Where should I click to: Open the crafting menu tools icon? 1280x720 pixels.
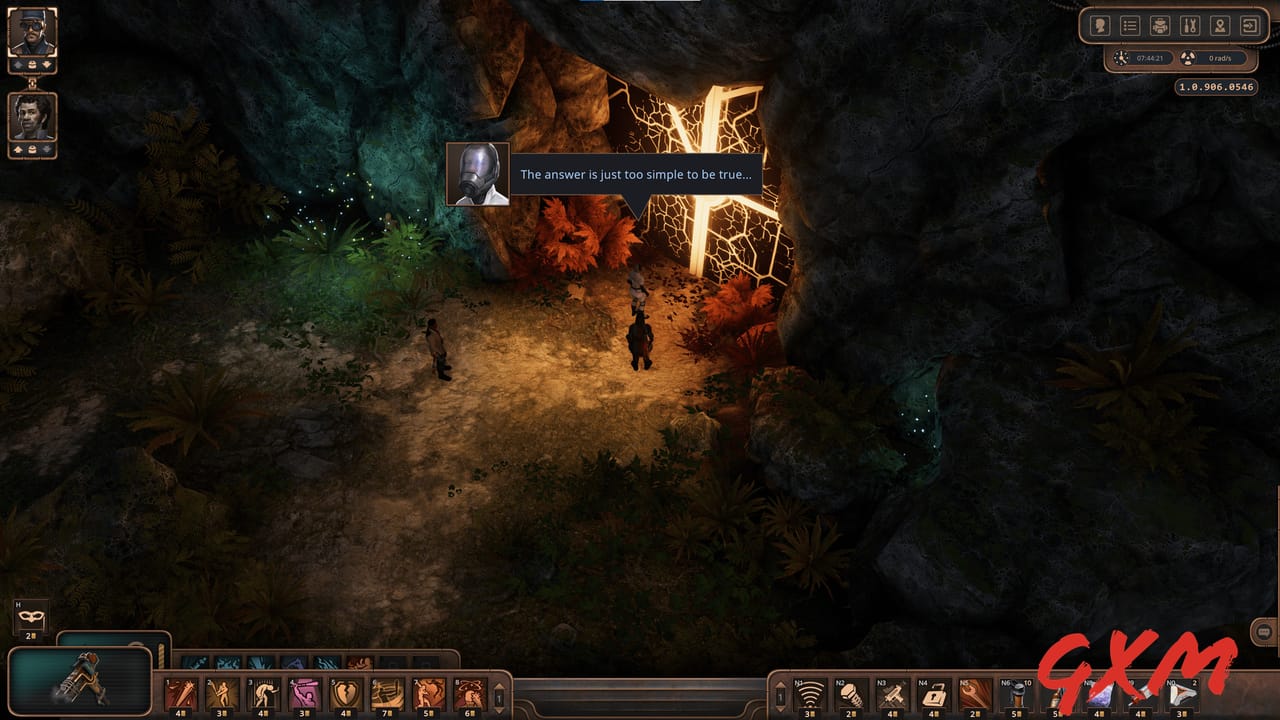[x=1190, y=24]
